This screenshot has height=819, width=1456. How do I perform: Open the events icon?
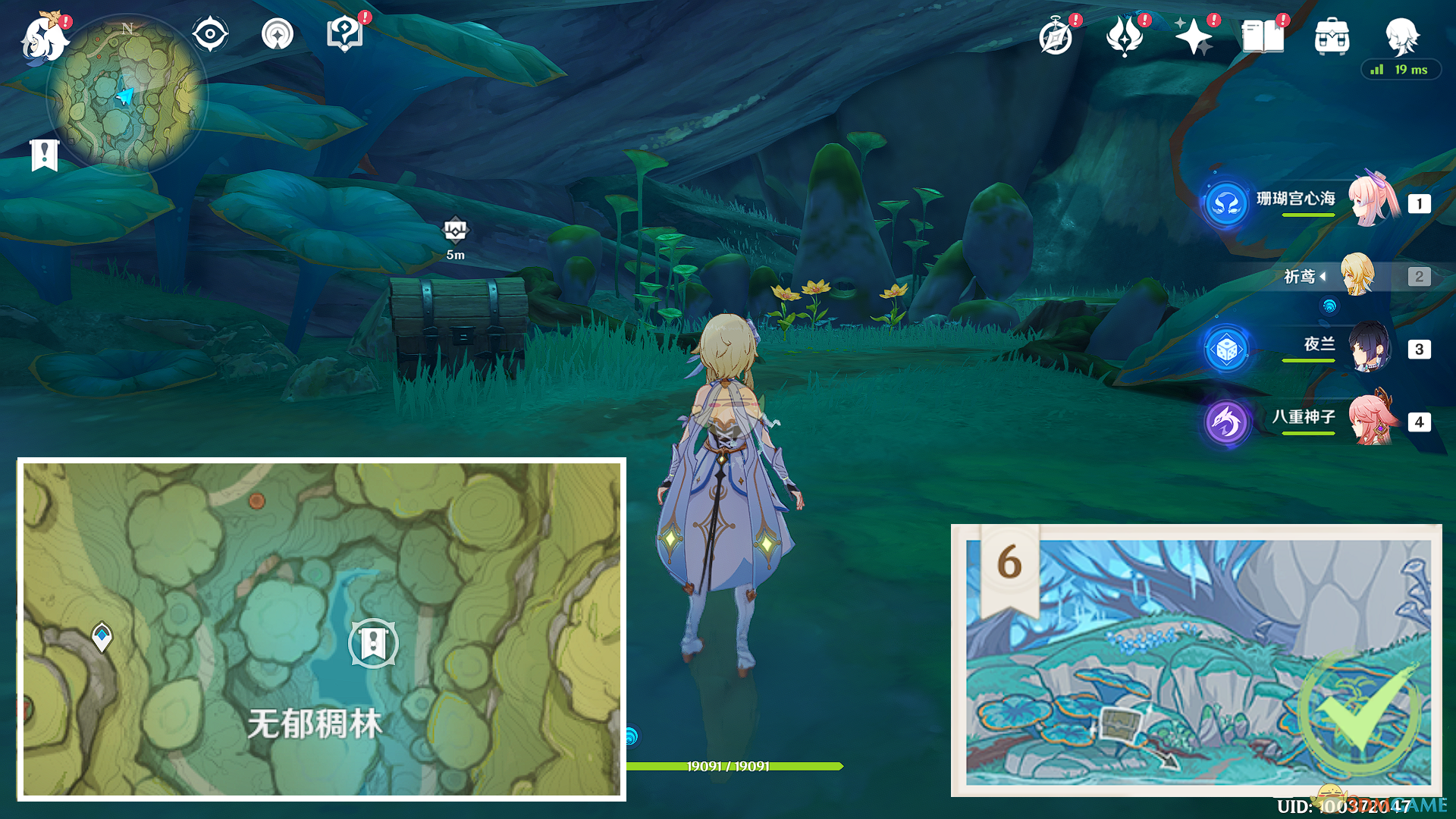(1125, 37)
